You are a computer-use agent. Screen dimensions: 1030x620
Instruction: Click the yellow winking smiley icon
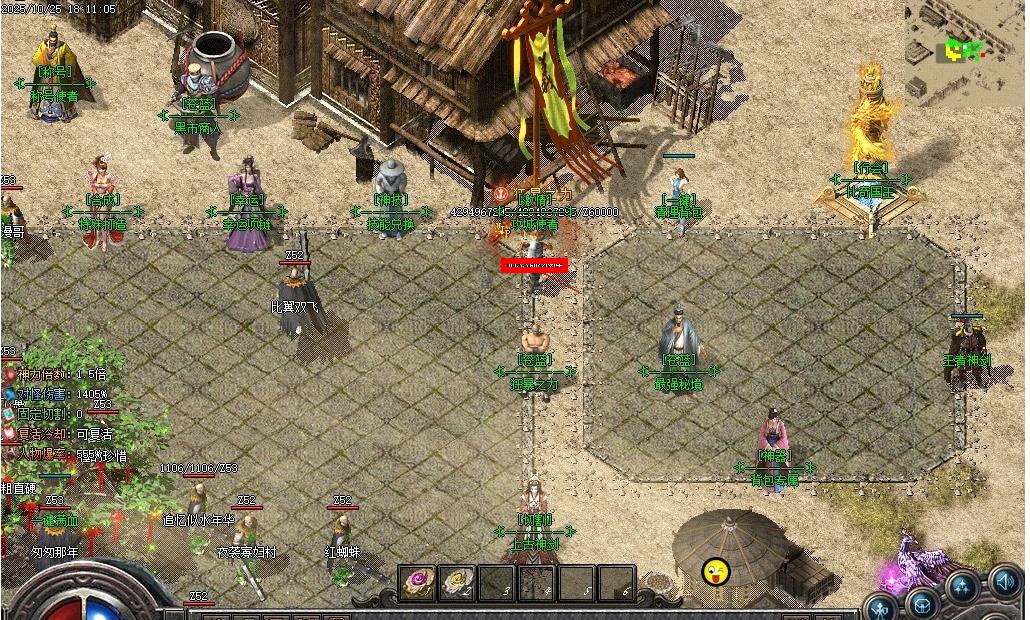716,572
